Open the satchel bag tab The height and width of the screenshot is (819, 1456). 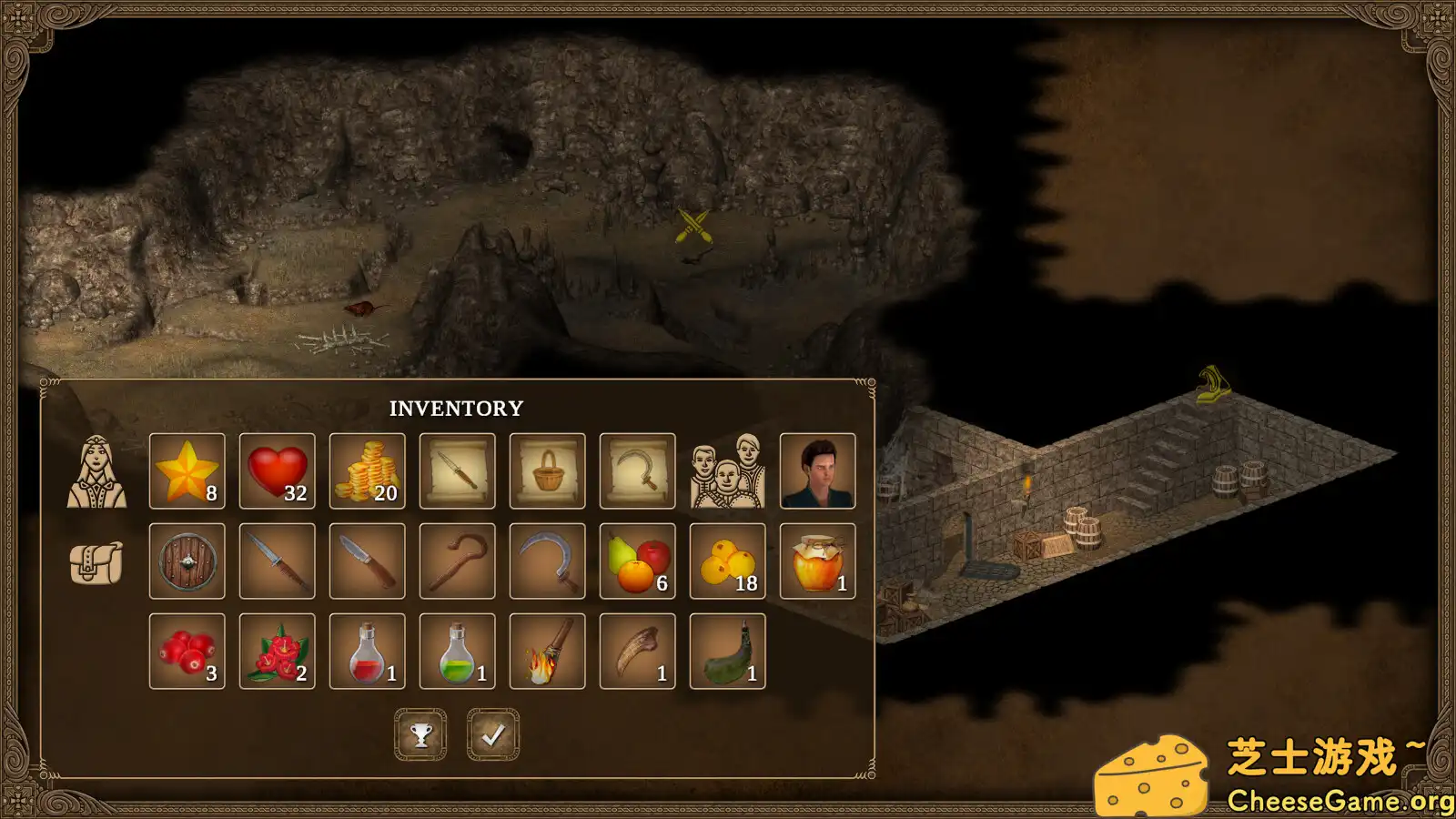96,561
